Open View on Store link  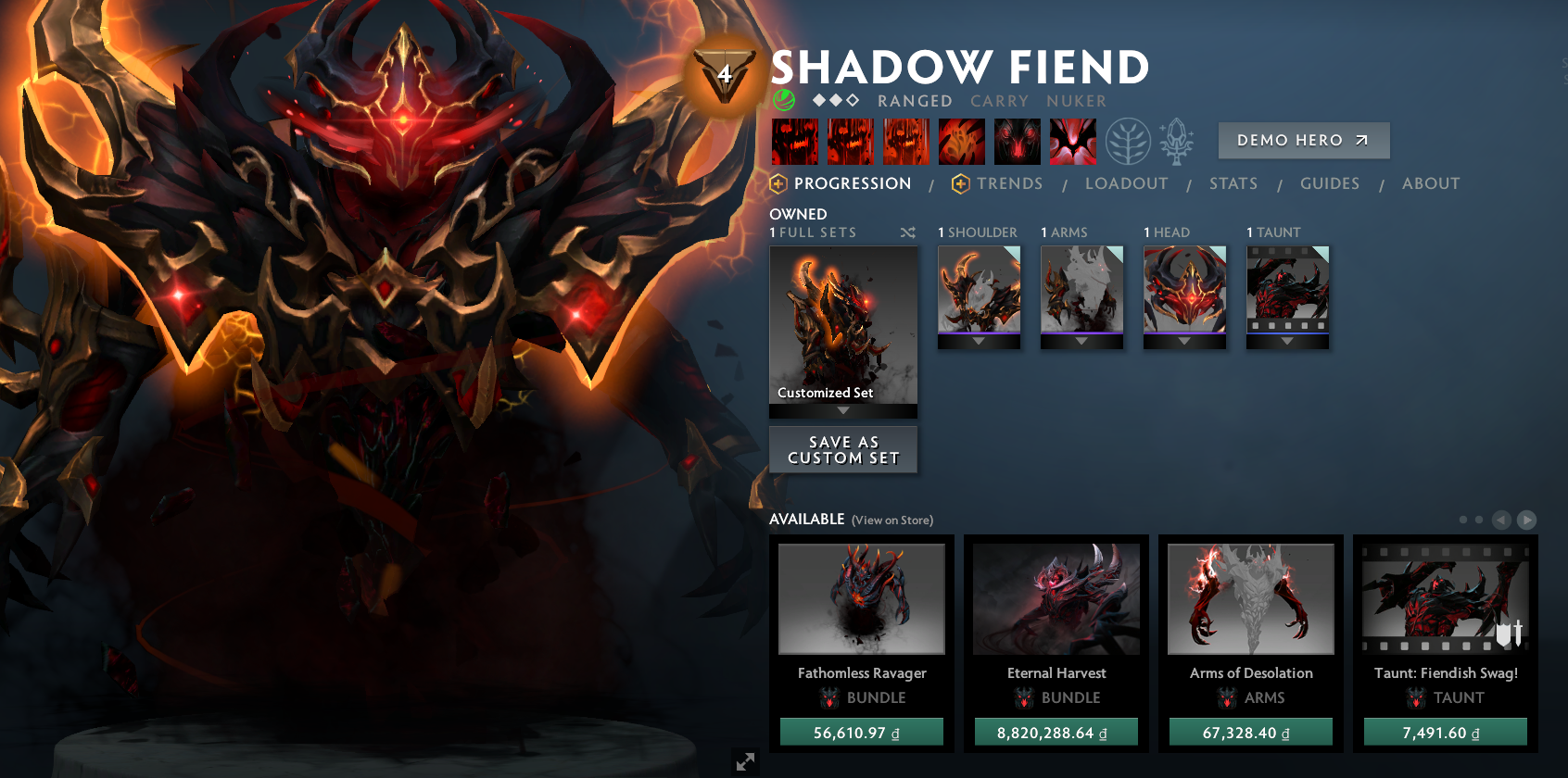coord(891,520)
